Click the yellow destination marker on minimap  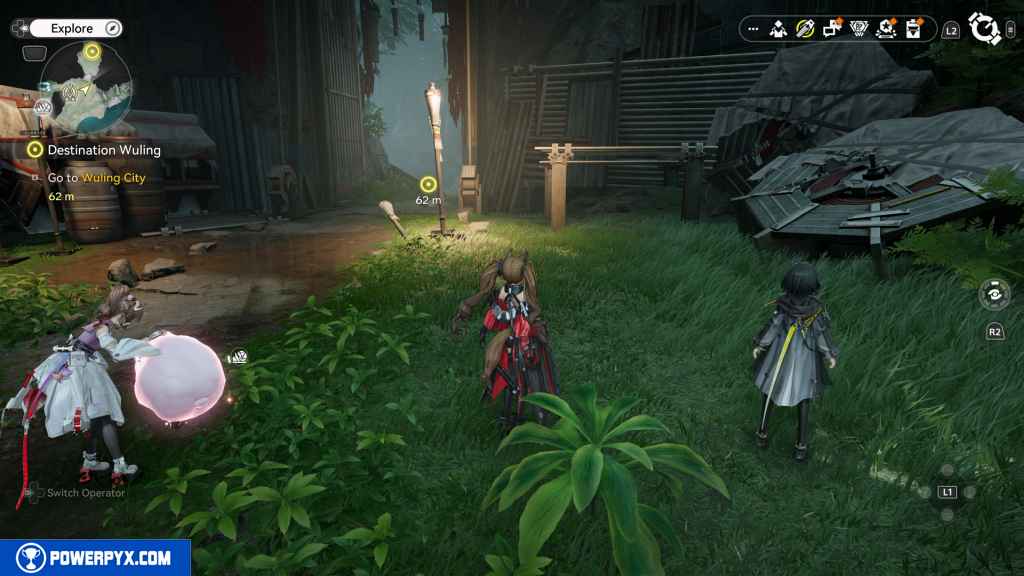(x=92, y=51)
